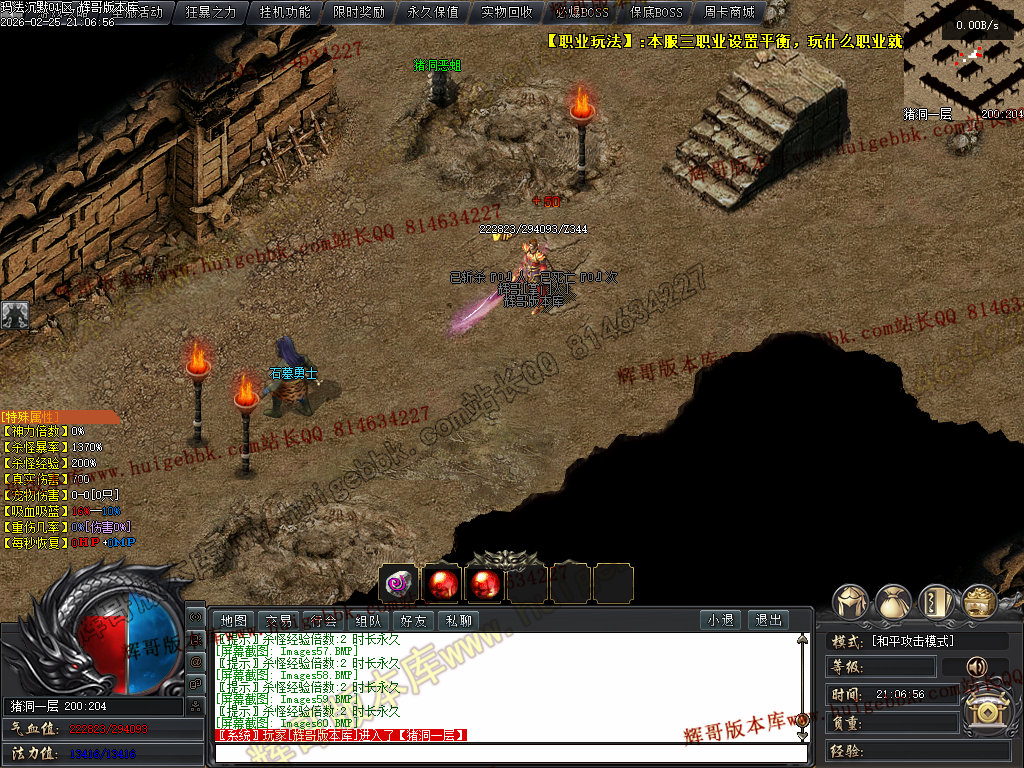The image size is (1024, 768).
Task: Open the bag pouch icon
Action: [893, 603]
